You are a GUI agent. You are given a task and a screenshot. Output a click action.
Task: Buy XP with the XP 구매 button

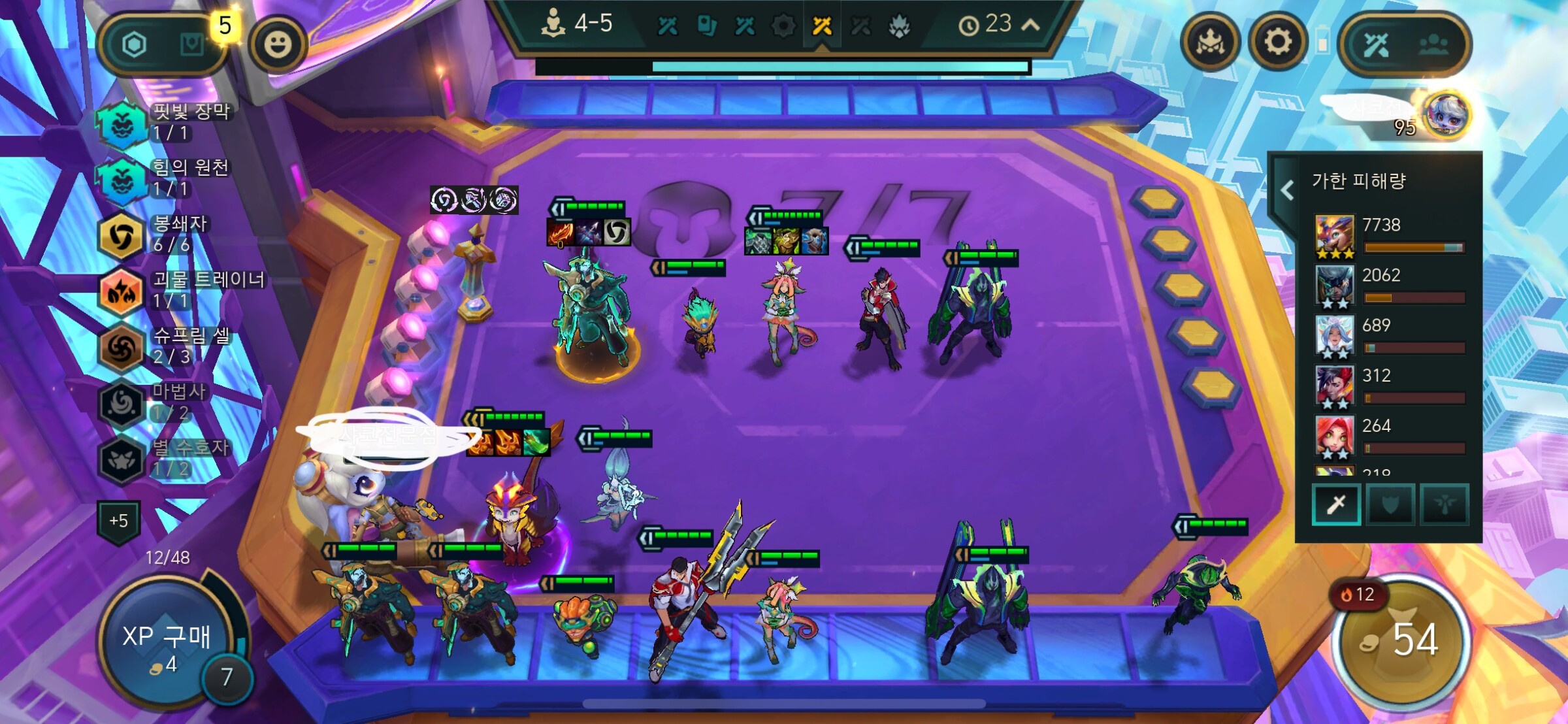click(166, 644)
